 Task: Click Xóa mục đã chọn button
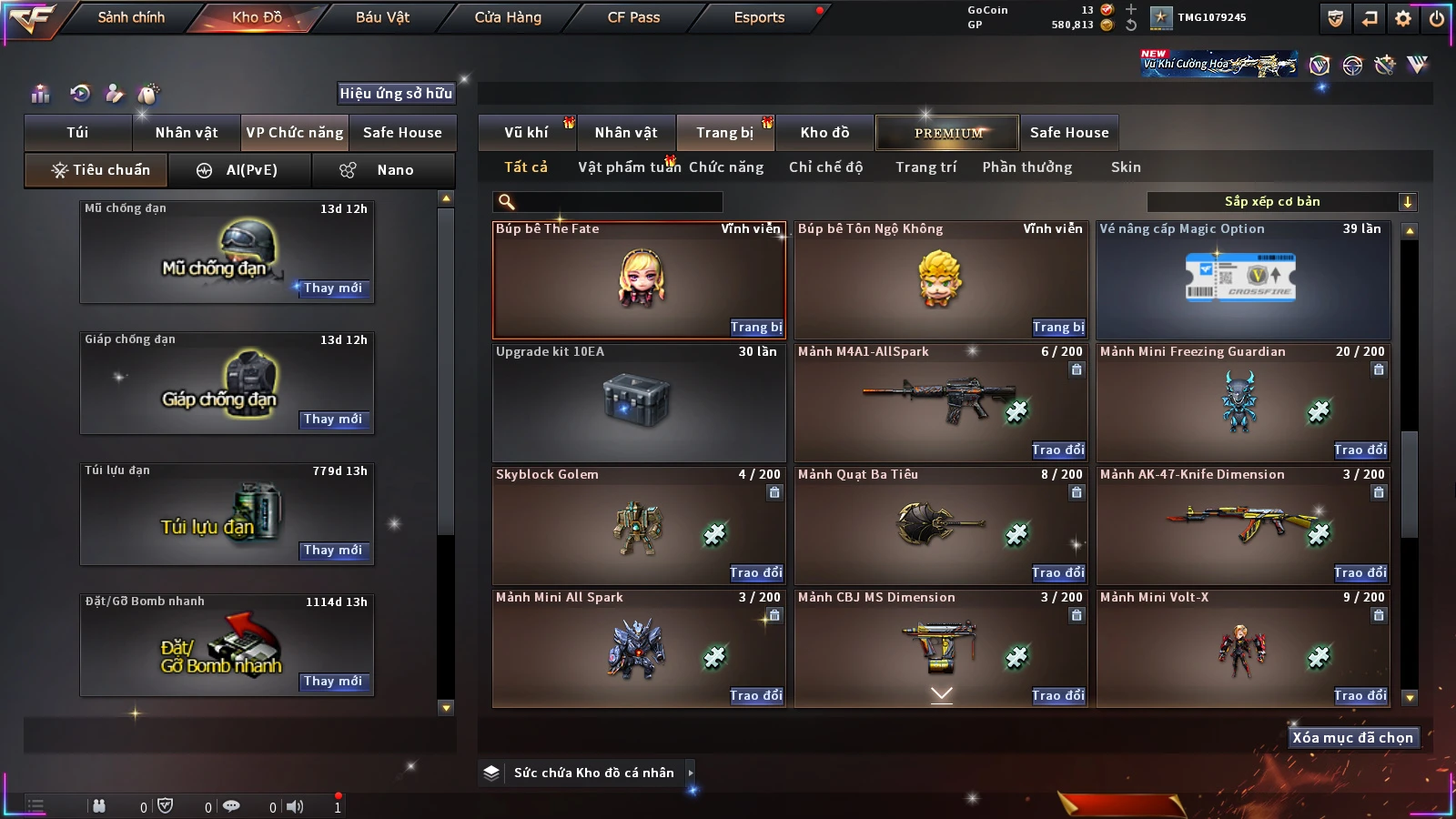(1352, 738)
